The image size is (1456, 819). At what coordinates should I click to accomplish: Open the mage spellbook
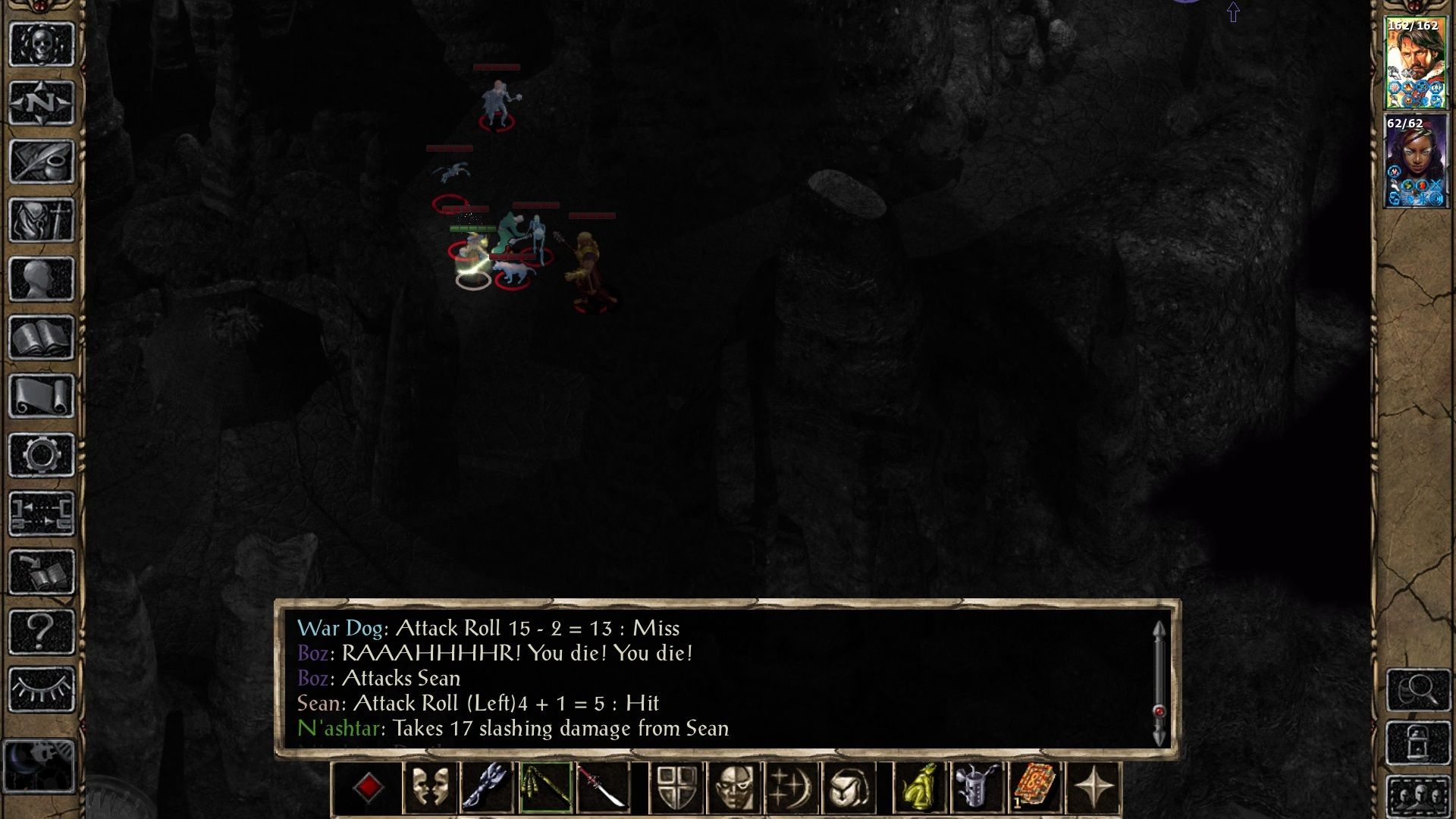[x=42, y=337]
